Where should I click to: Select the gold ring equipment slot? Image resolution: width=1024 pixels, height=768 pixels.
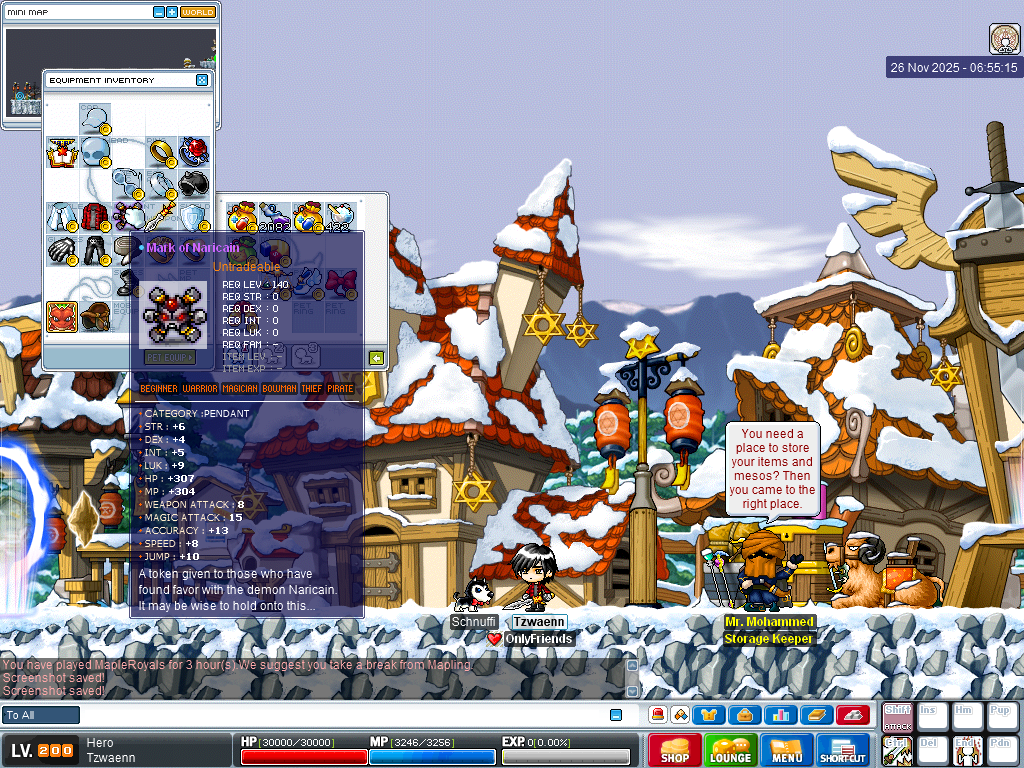click(160, 152)
